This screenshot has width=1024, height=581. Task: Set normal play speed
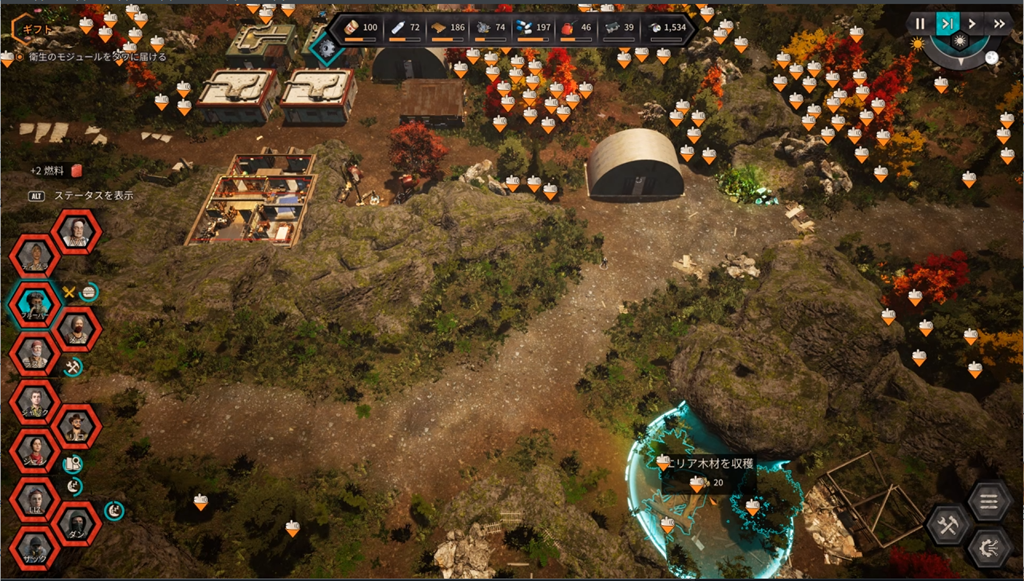(972, 23)
